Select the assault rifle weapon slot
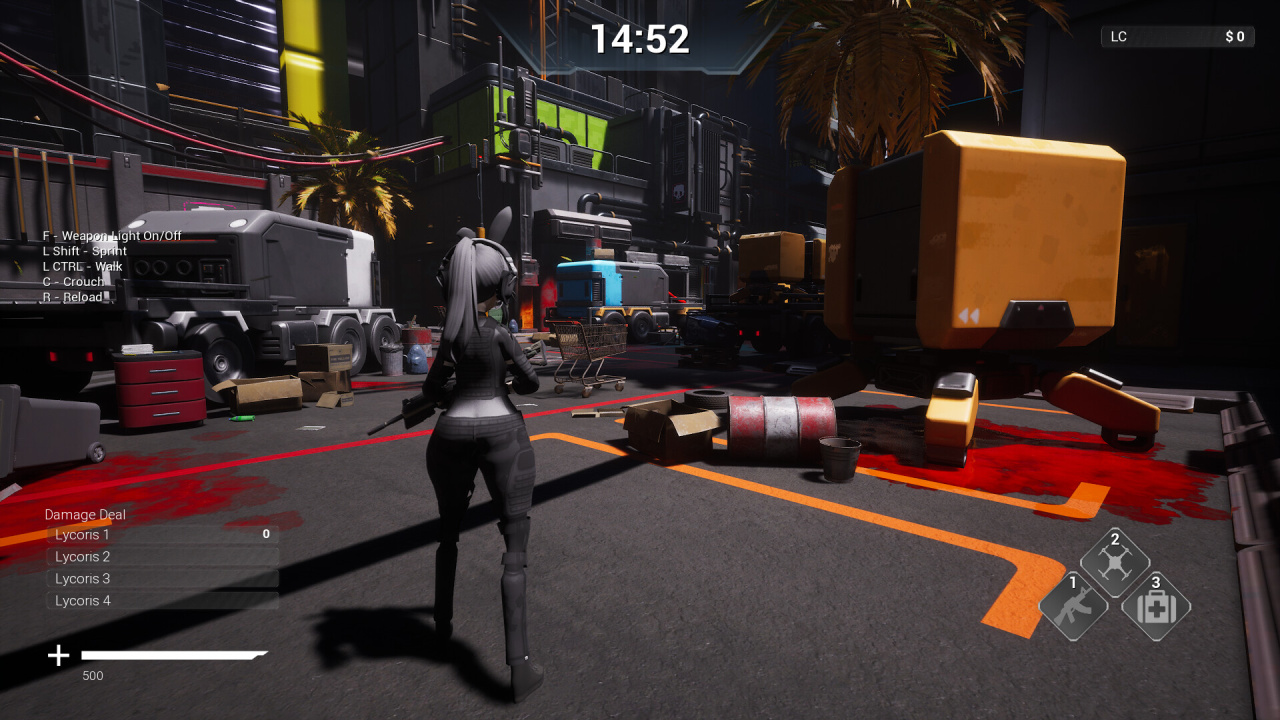The height and width of the screenshot is (720, 1280). pos(1074,606)
